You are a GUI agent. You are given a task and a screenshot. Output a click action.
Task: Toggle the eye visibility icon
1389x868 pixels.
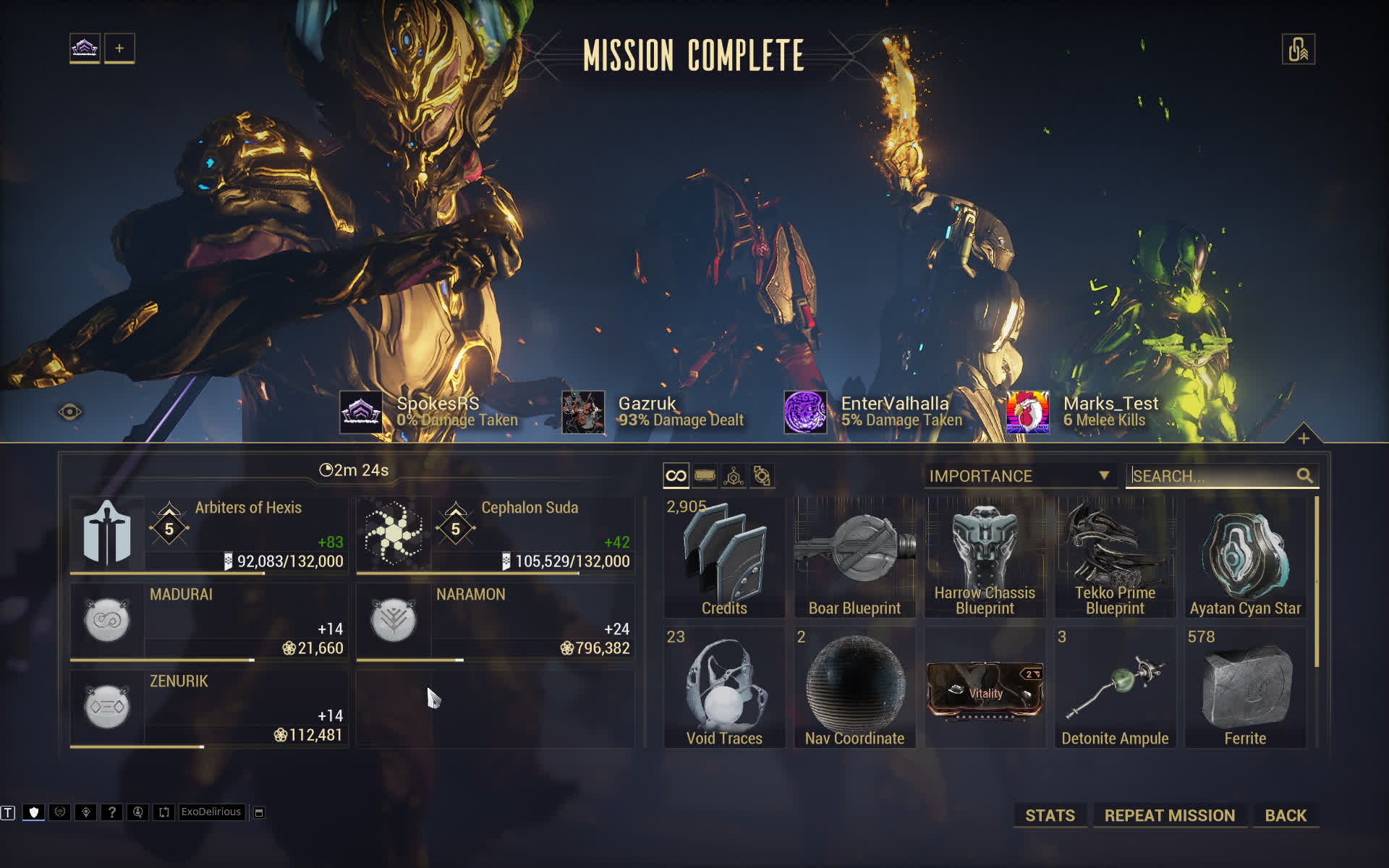click(x=69, y=412)
